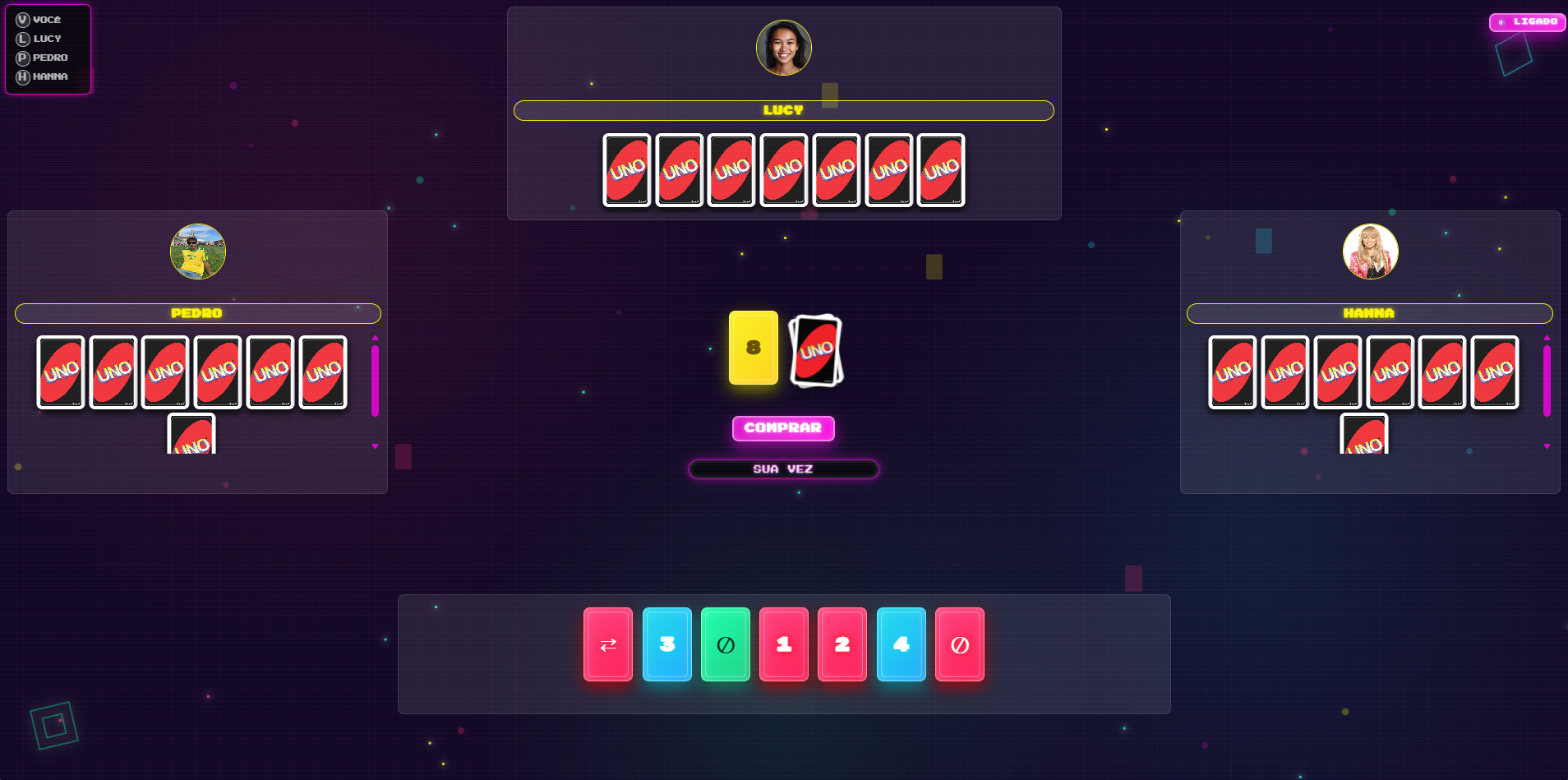Play the red 2 card
The width and height of the screenshot is (1568, 780).
(x=842, y=644)
